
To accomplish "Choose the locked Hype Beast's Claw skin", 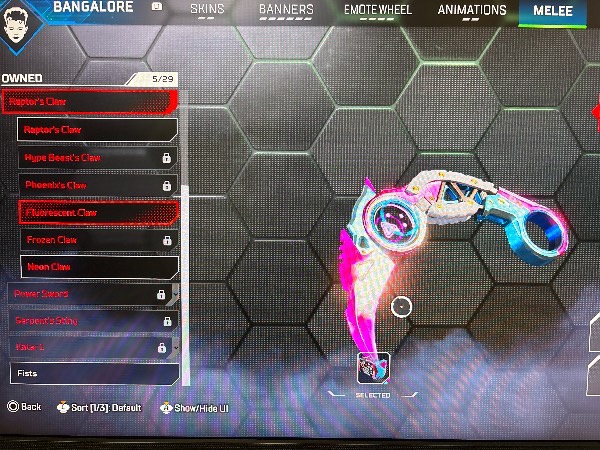I will point(97,157).
